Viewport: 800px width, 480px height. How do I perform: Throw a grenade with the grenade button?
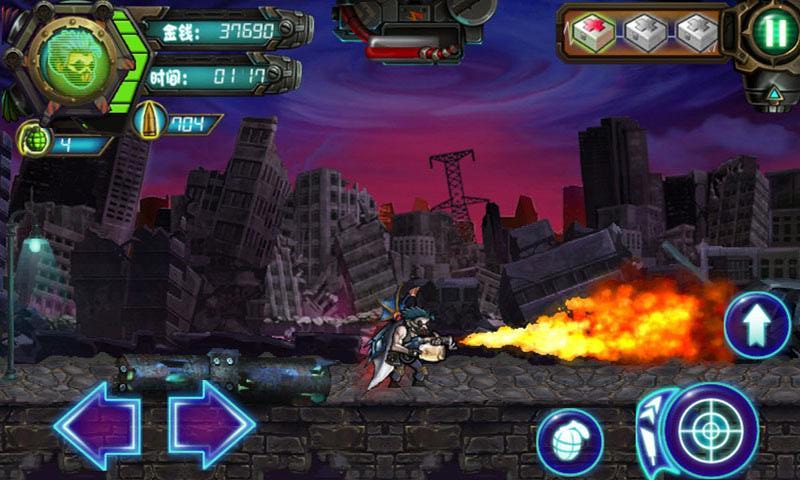569,441
